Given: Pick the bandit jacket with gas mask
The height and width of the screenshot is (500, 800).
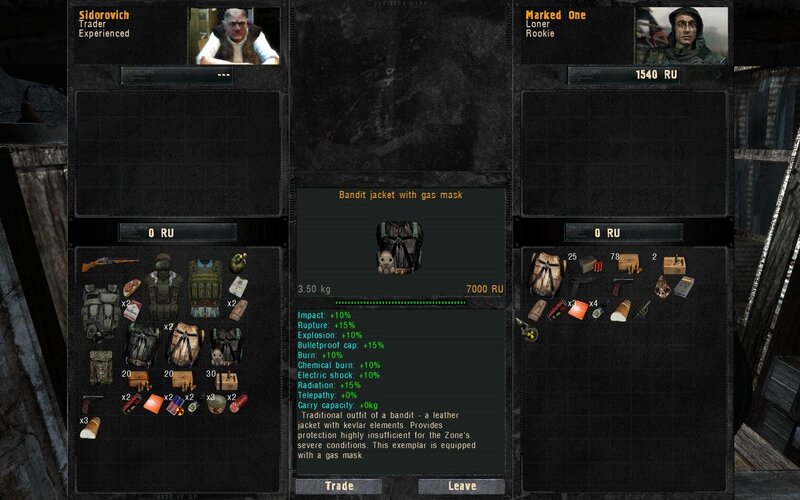Looking at the screenshot, I should point(225,345).
